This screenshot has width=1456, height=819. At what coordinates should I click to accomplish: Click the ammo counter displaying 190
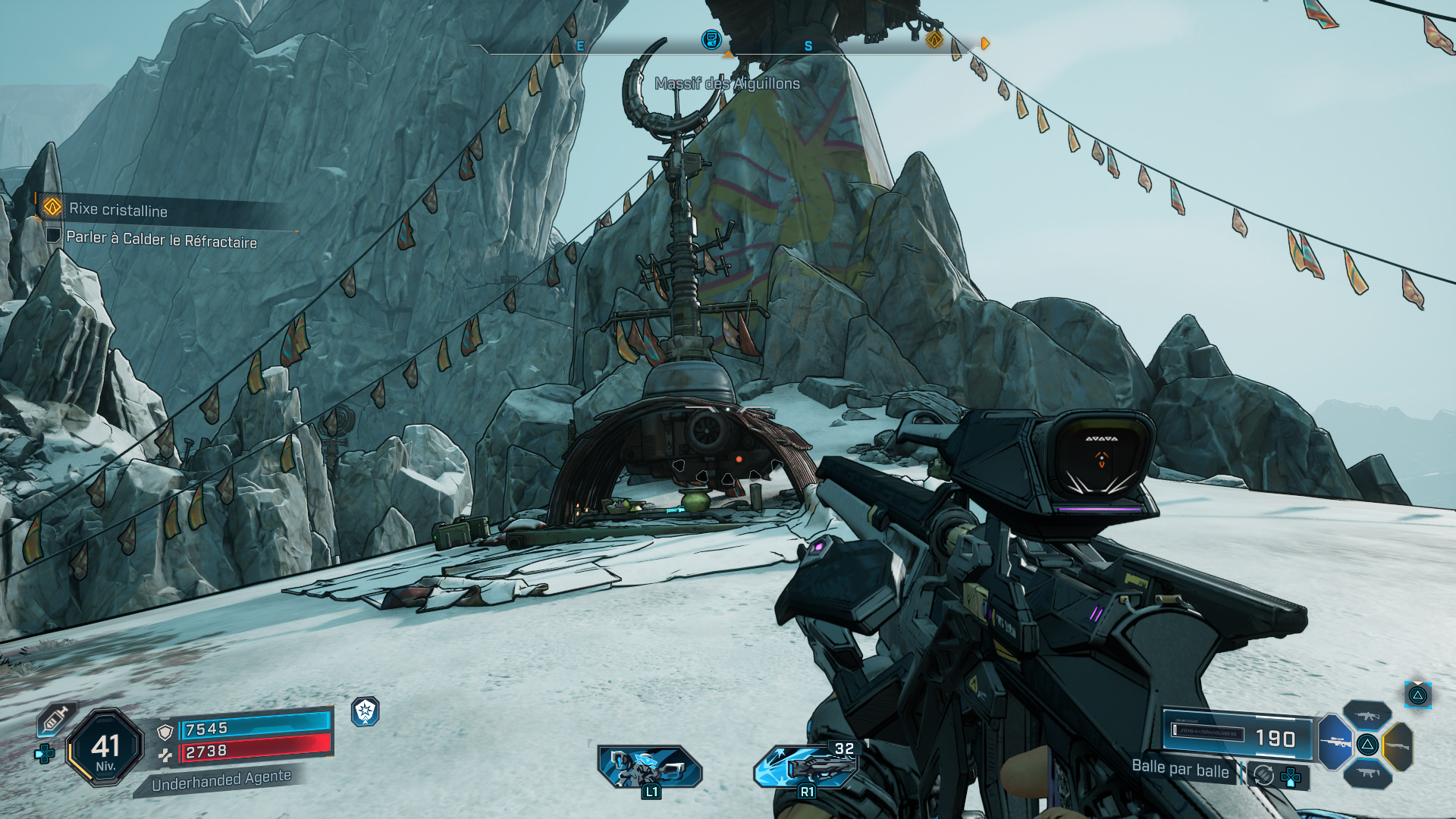[x=1276, y=738]
